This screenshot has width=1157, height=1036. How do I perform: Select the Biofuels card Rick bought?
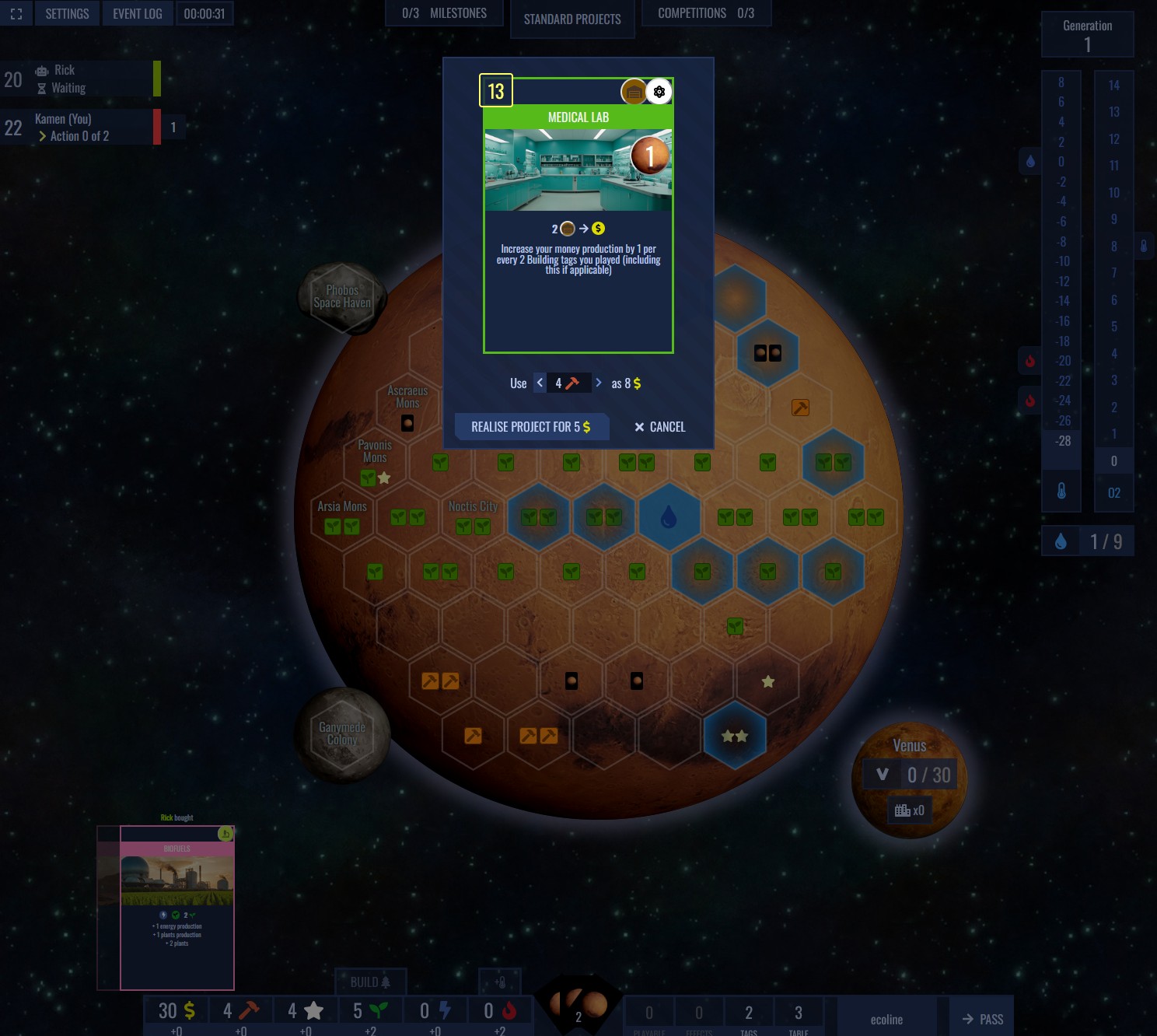click(177, 907)
